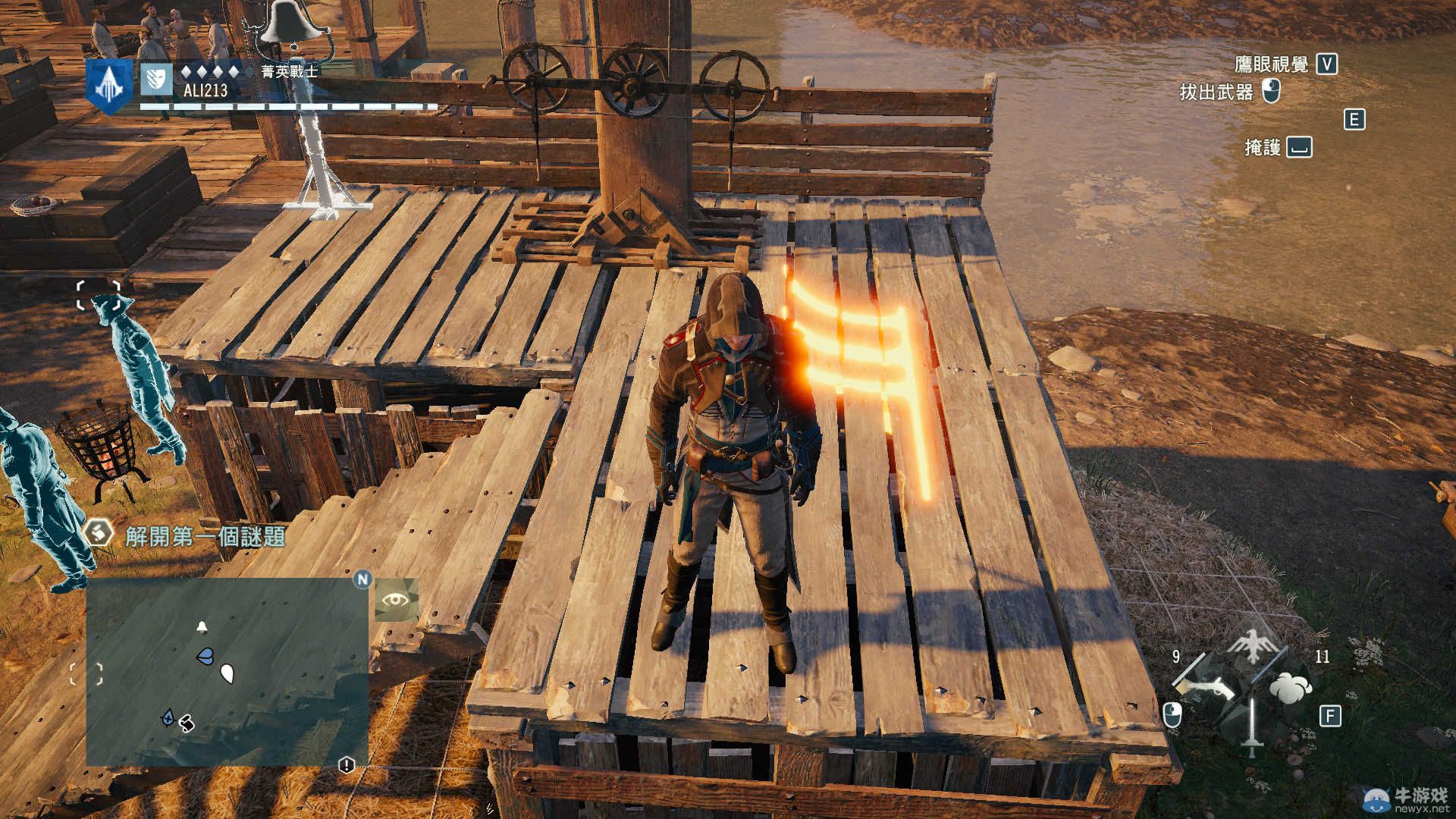Select the mask icon beside ALI213
Screen dimensions: 1456x819
click(155, 79)
